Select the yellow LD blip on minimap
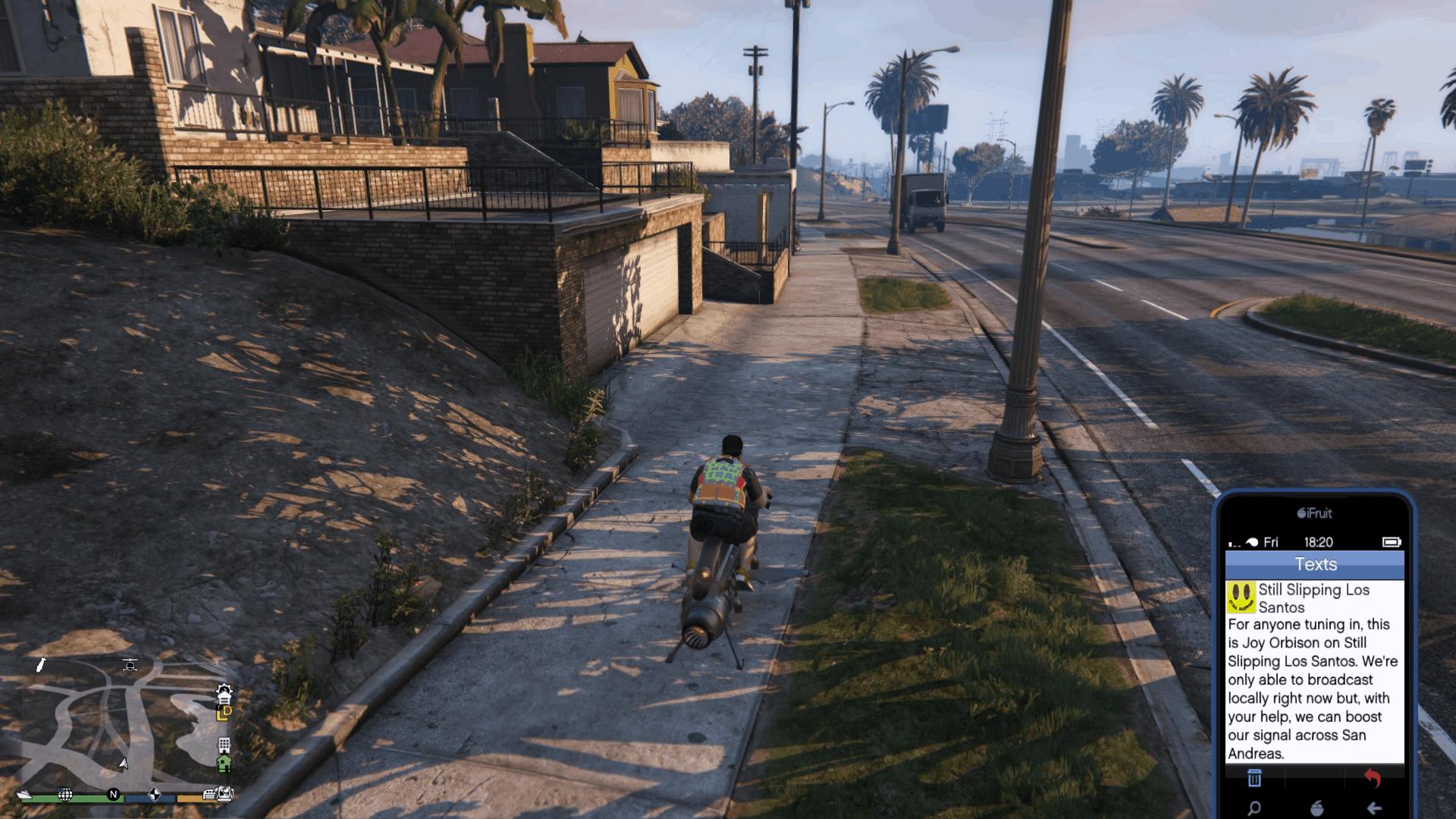1456x819 pixels. pyautogui.click(x=224, y=713)
